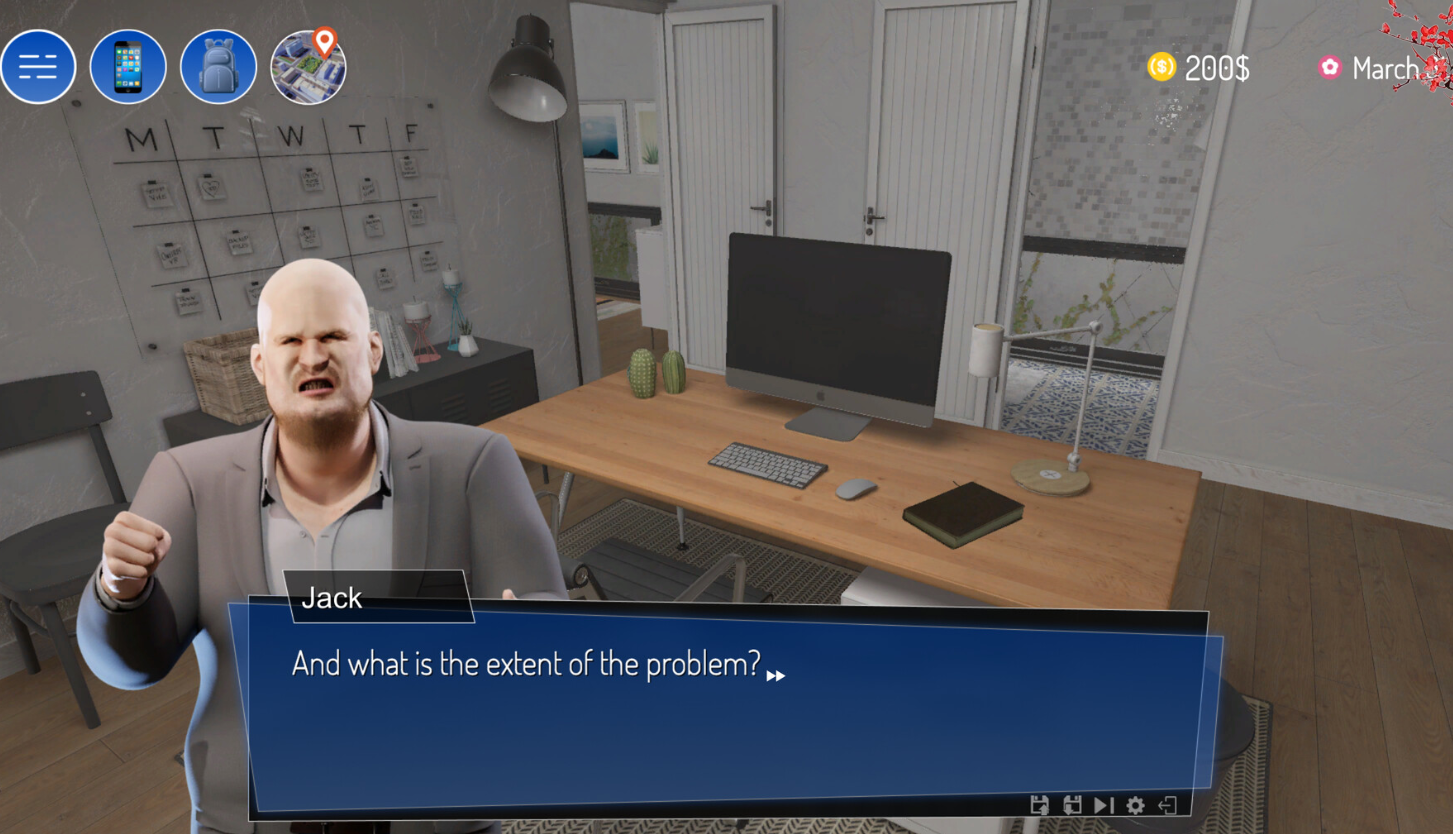
Task: Open the hamburger main menu
Action: point(38,68)
